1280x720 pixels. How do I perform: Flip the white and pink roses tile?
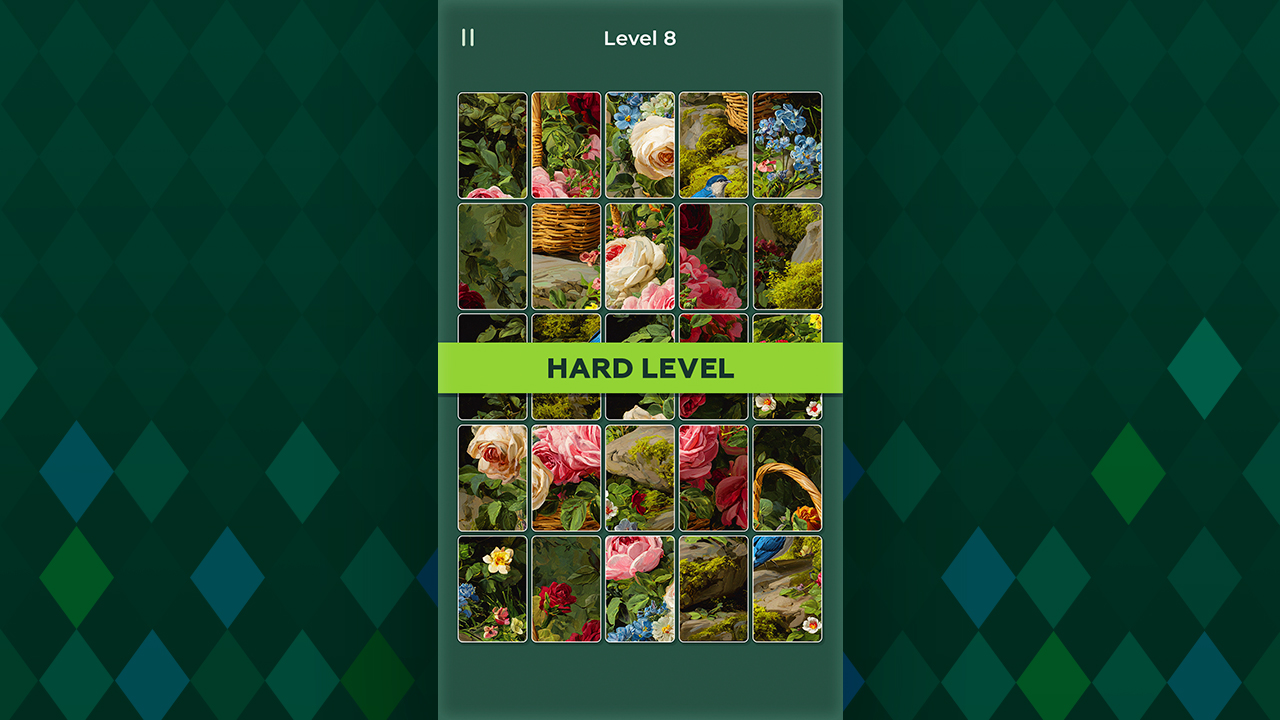[640, 256]
